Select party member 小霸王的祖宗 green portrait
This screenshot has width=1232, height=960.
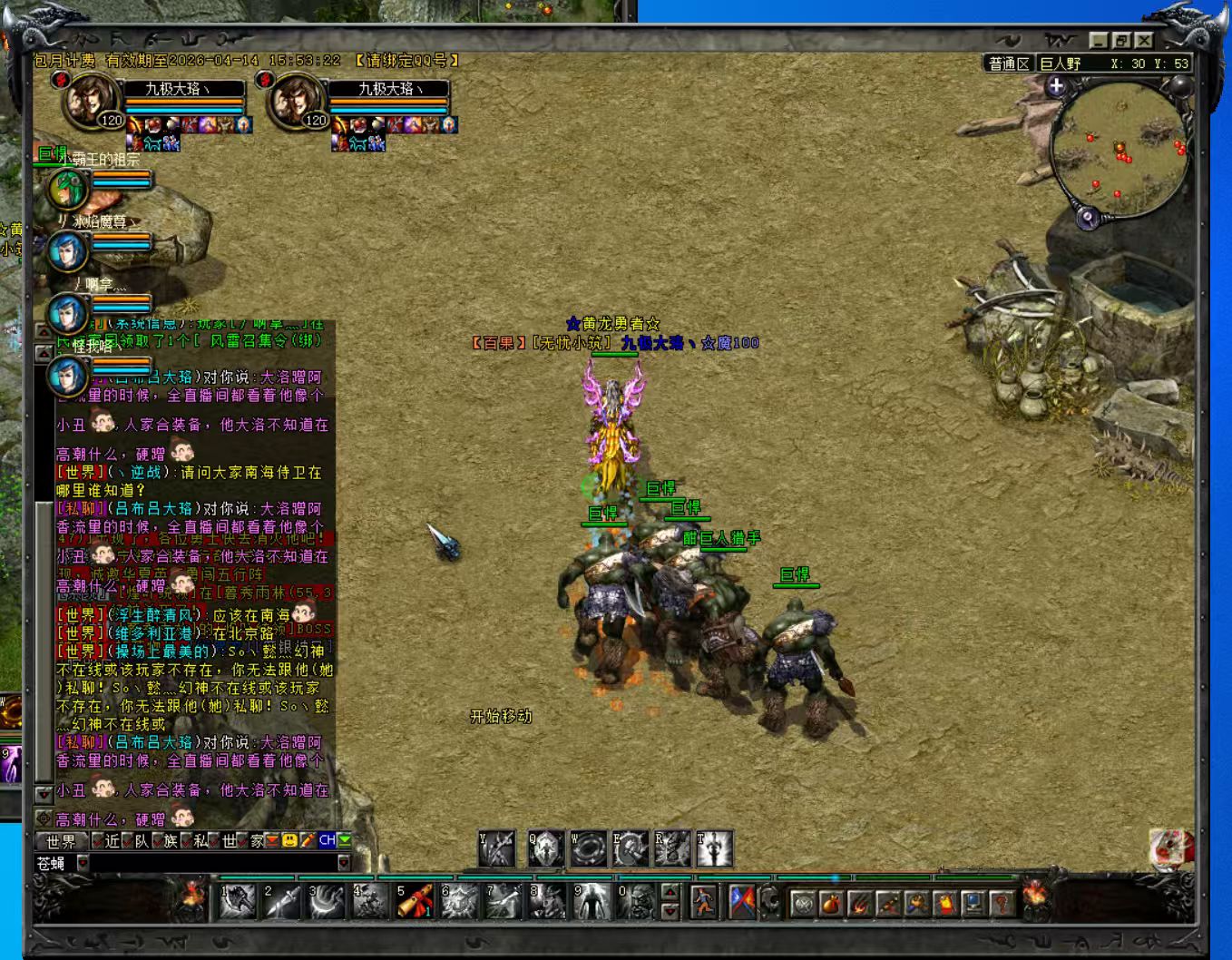click(66, 189)
